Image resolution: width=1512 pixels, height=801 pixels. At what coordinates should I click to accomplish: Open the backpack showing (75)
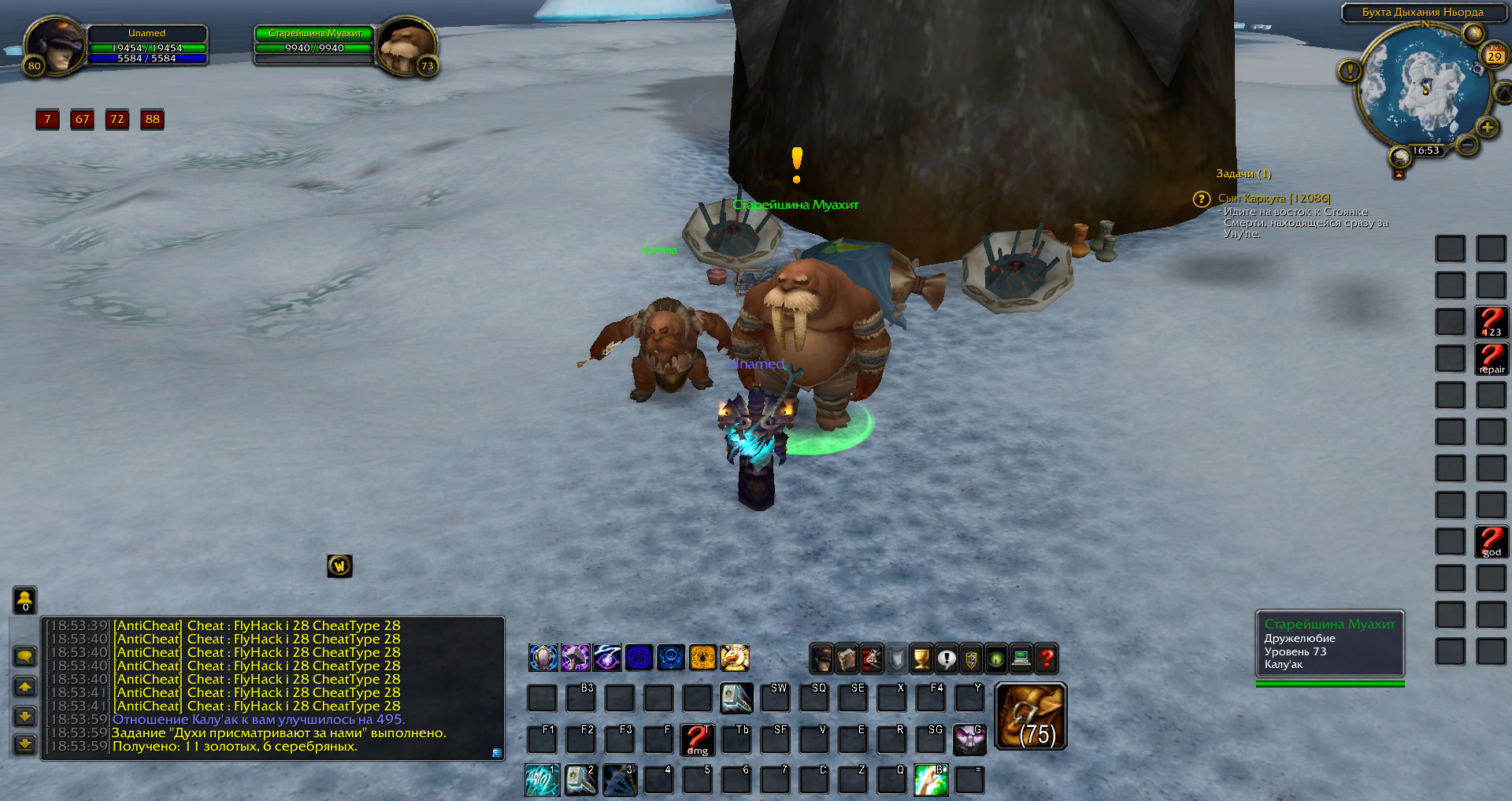pos(1031,716)
